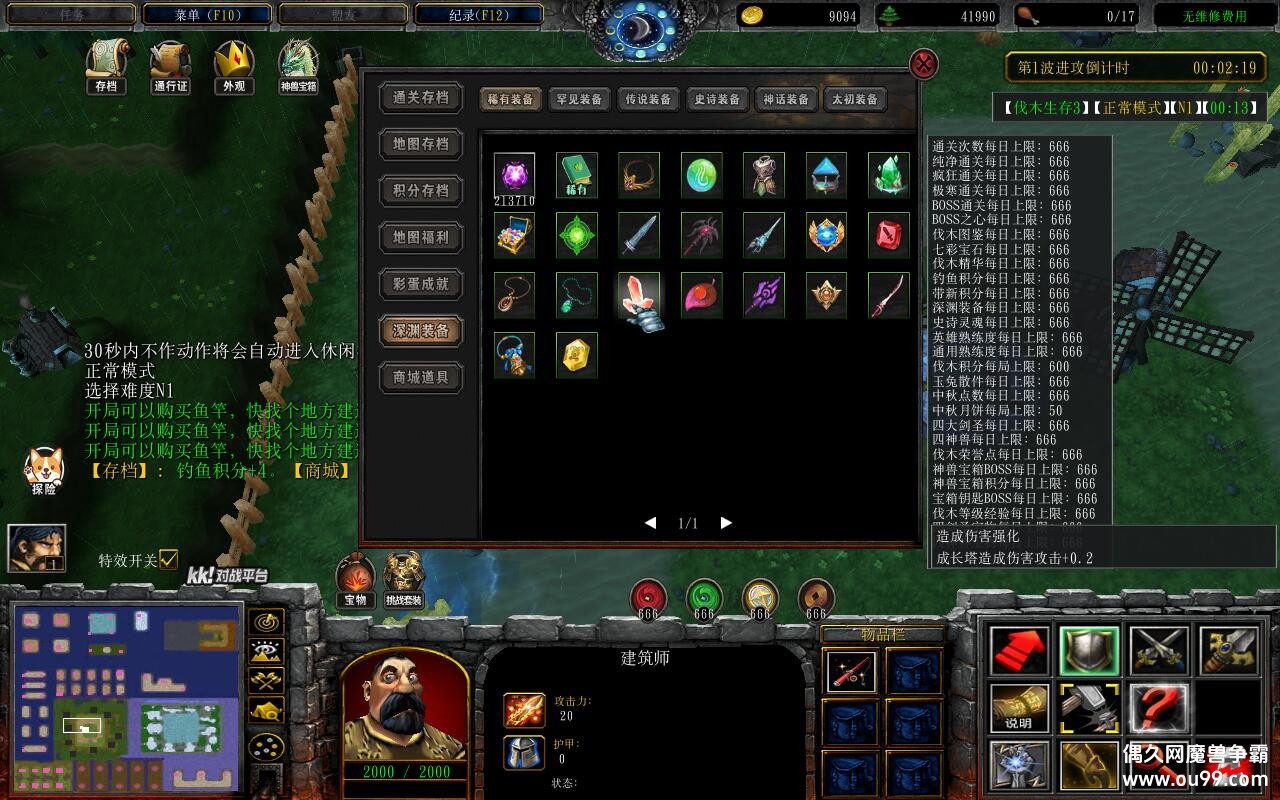Toggle the 特效开关 checkbox

pyautogui.click(x=168, y=559)
